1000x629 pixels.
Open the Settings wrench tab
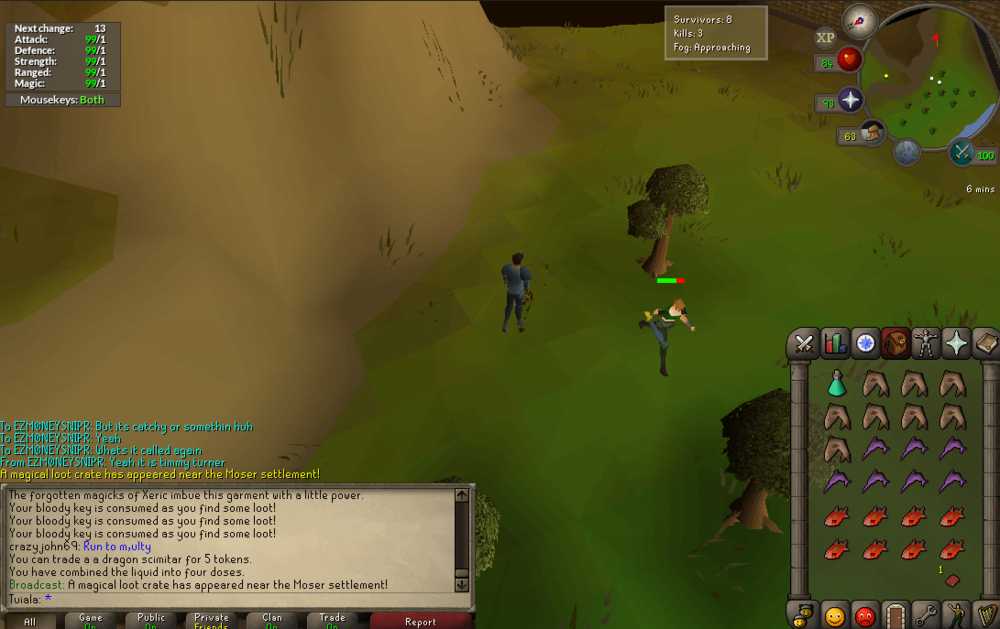(927, 613)
